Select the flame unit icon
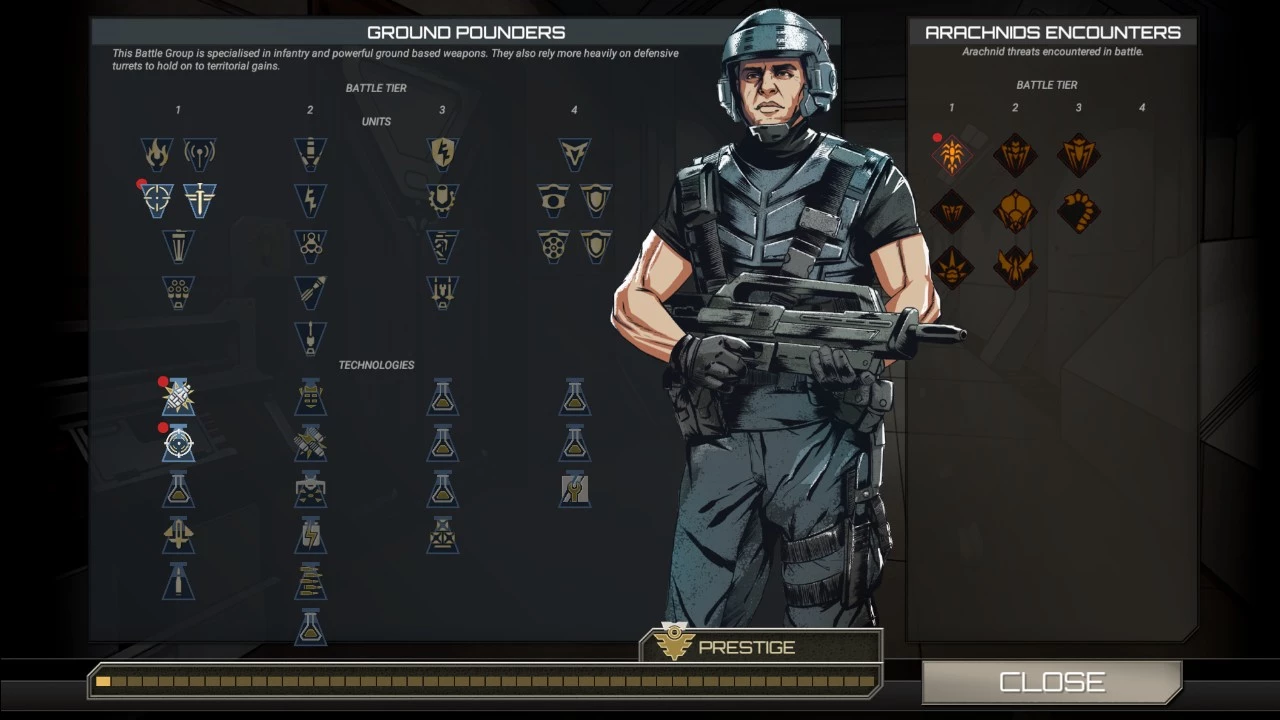 [x=157, y=154]
